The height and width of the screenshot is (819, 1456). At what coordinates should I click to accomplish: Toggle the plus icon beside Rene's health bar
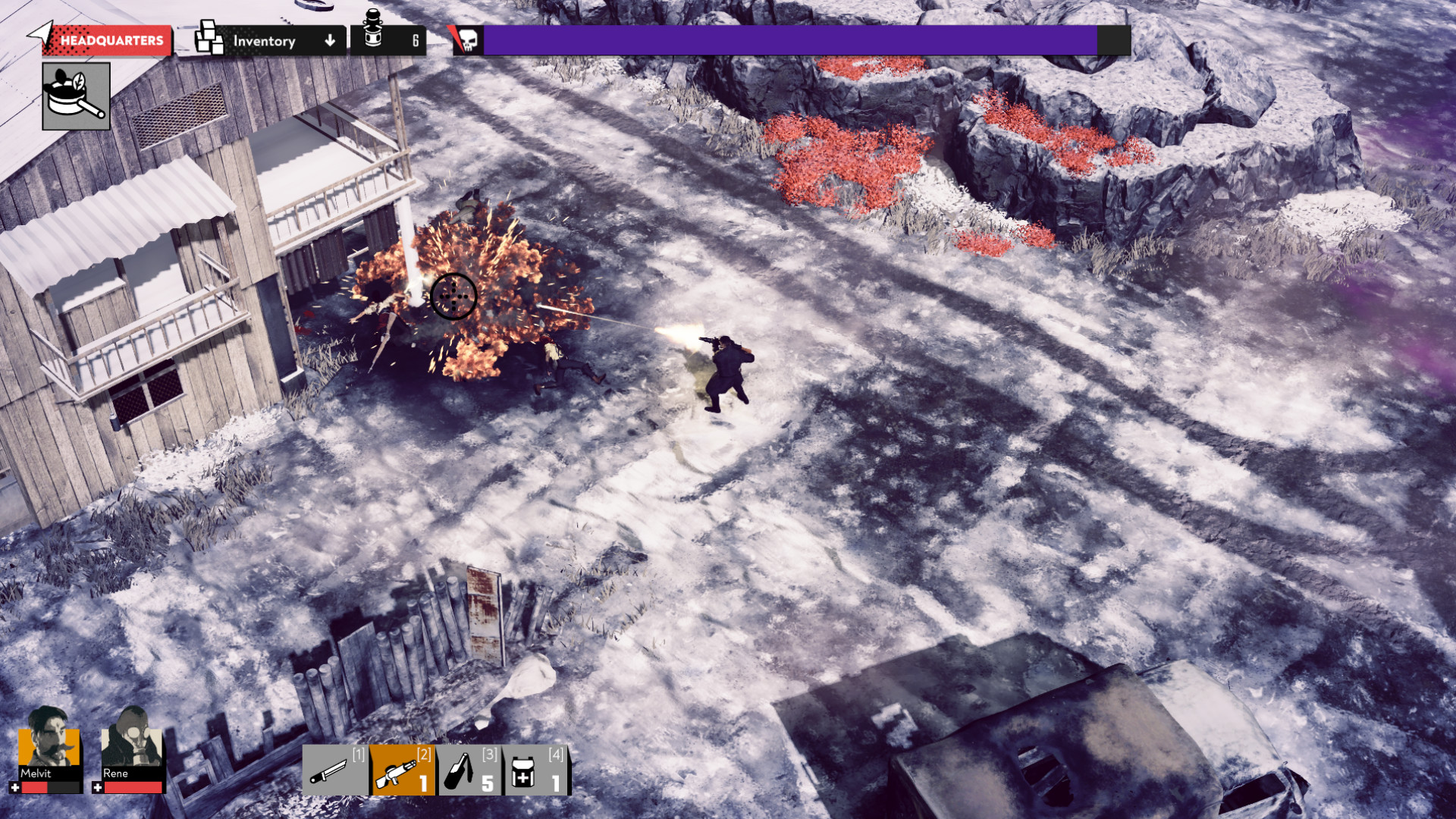pos(99,787)
